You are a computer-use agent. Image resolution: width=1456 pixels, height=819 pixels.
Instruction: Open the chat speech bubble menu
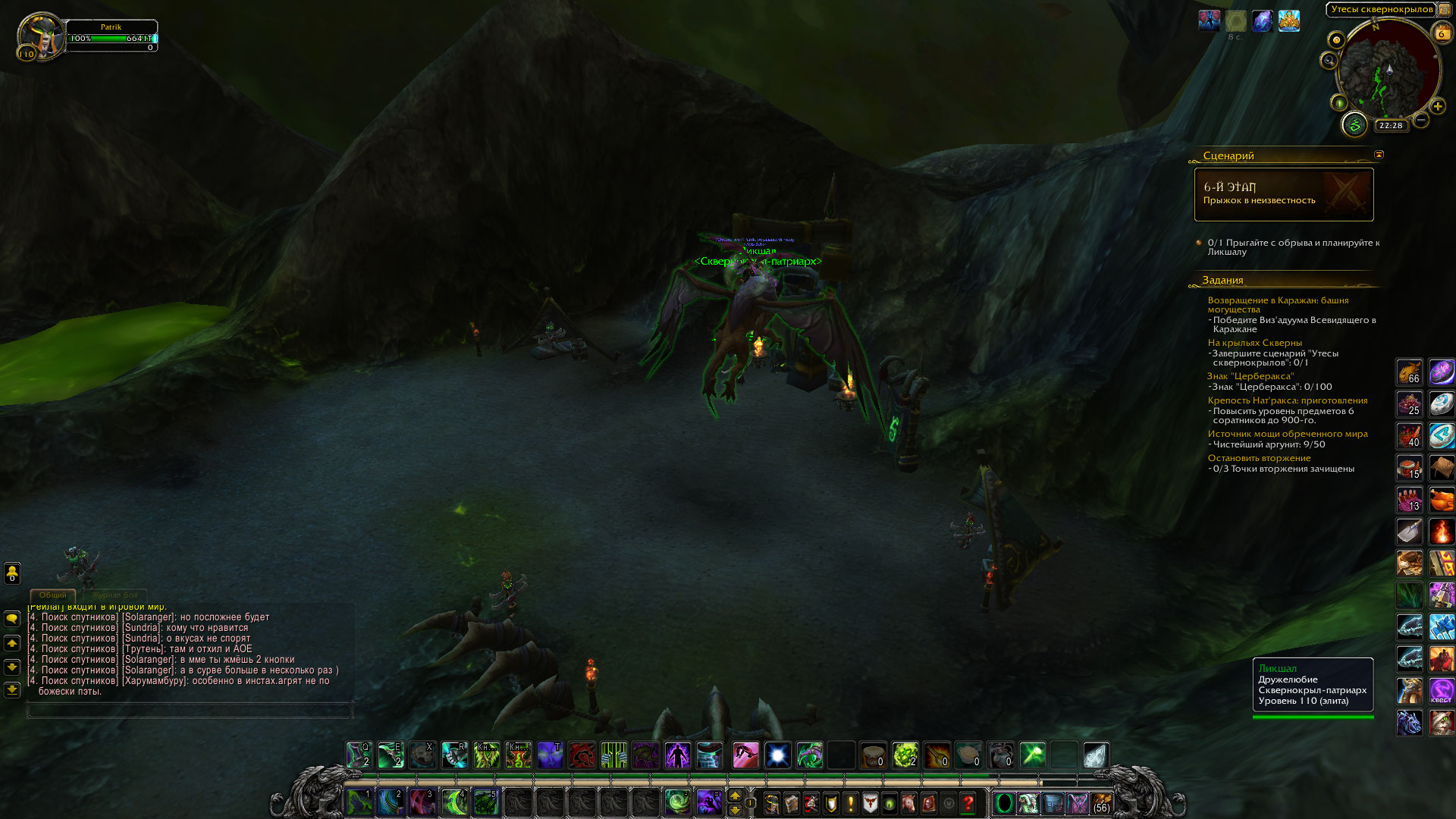click(x=12, y=620)
